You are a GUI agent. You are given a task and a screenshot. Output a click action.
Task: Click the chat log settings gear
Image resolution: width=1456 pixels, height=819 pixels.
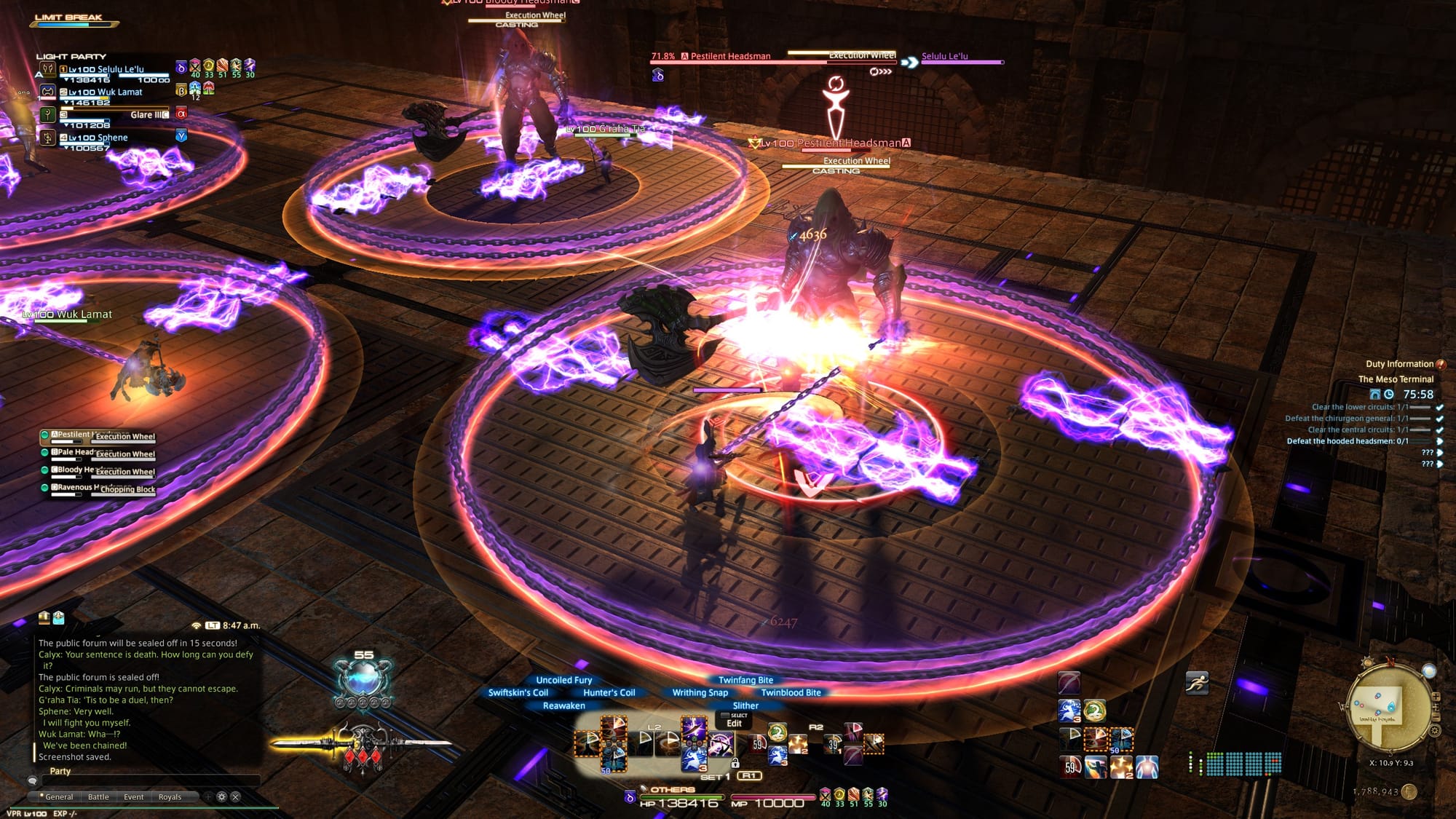coord(221,796)
